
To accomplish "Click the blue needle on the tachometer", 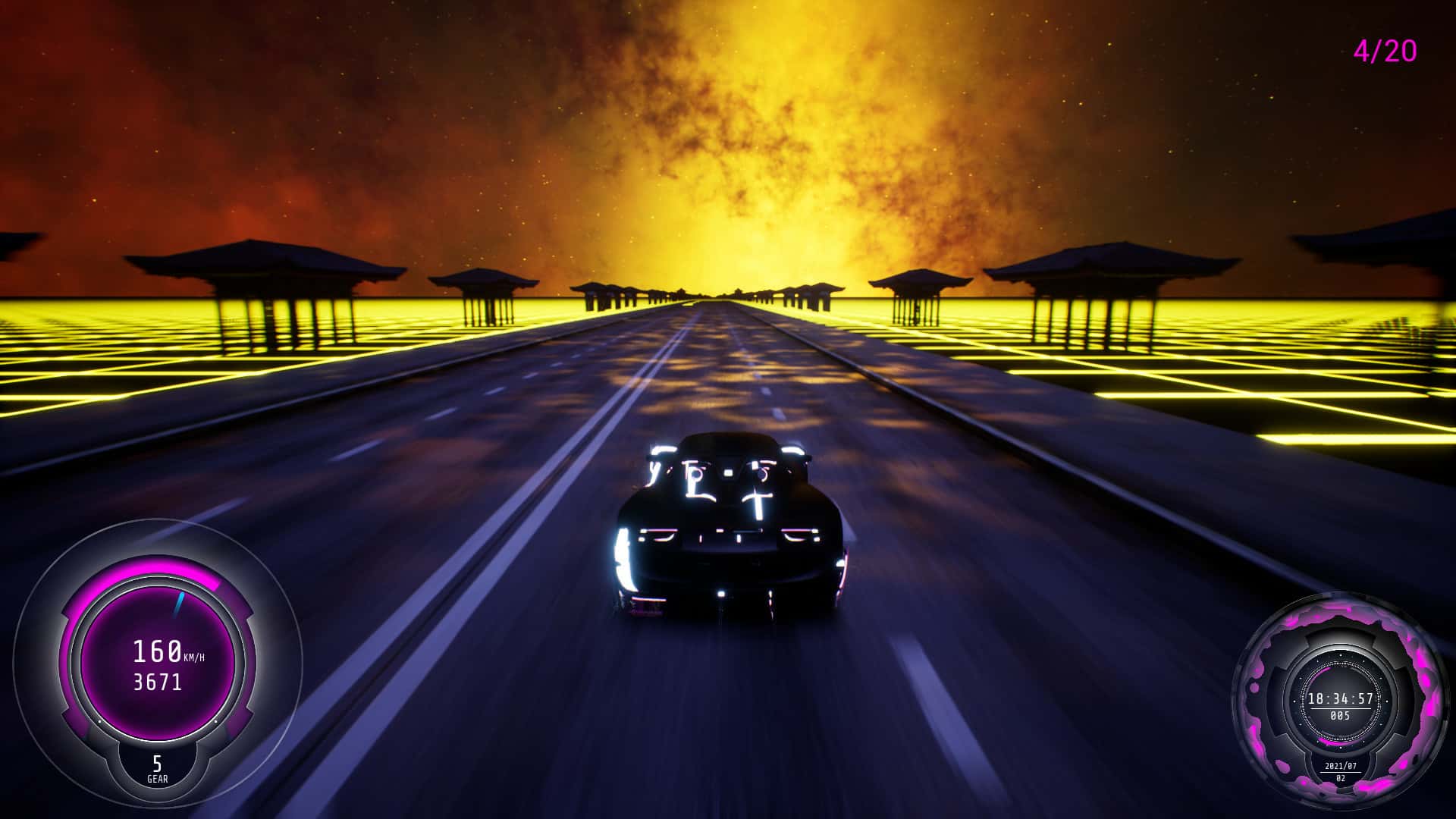I will click(177, 603).
